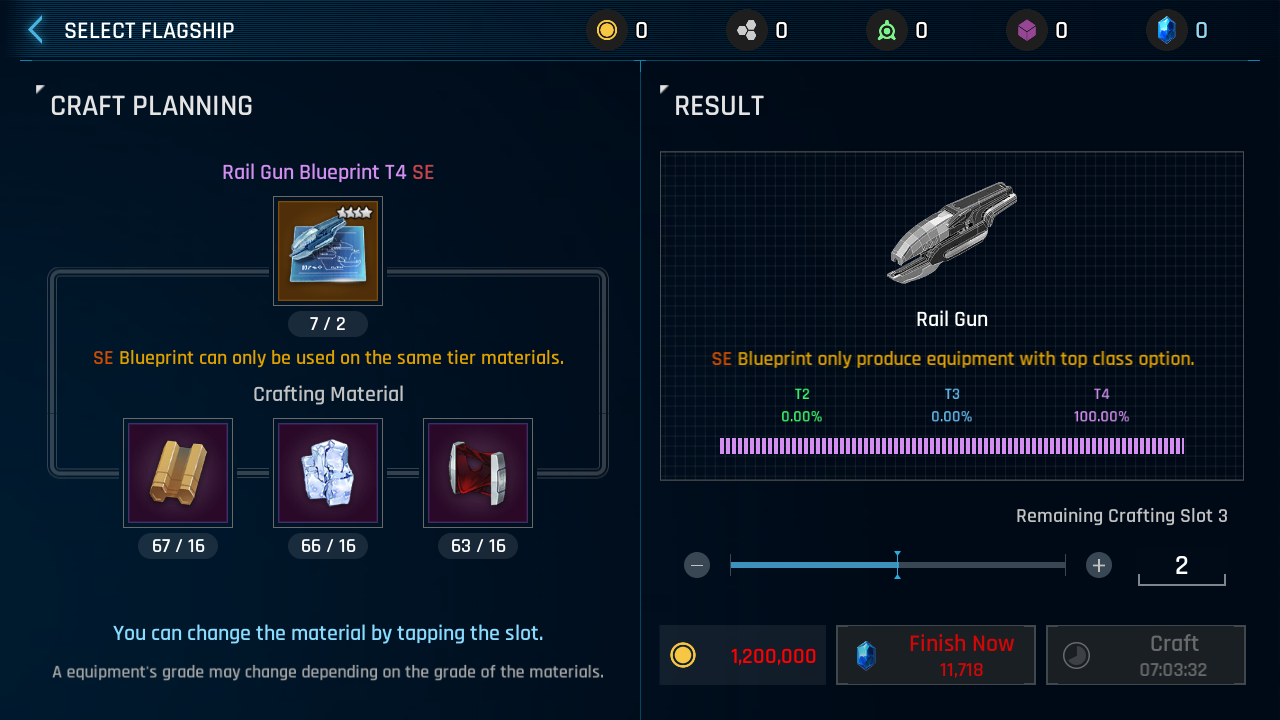Select the Rail Gun Blueprint T4 slot

point(328,251)
